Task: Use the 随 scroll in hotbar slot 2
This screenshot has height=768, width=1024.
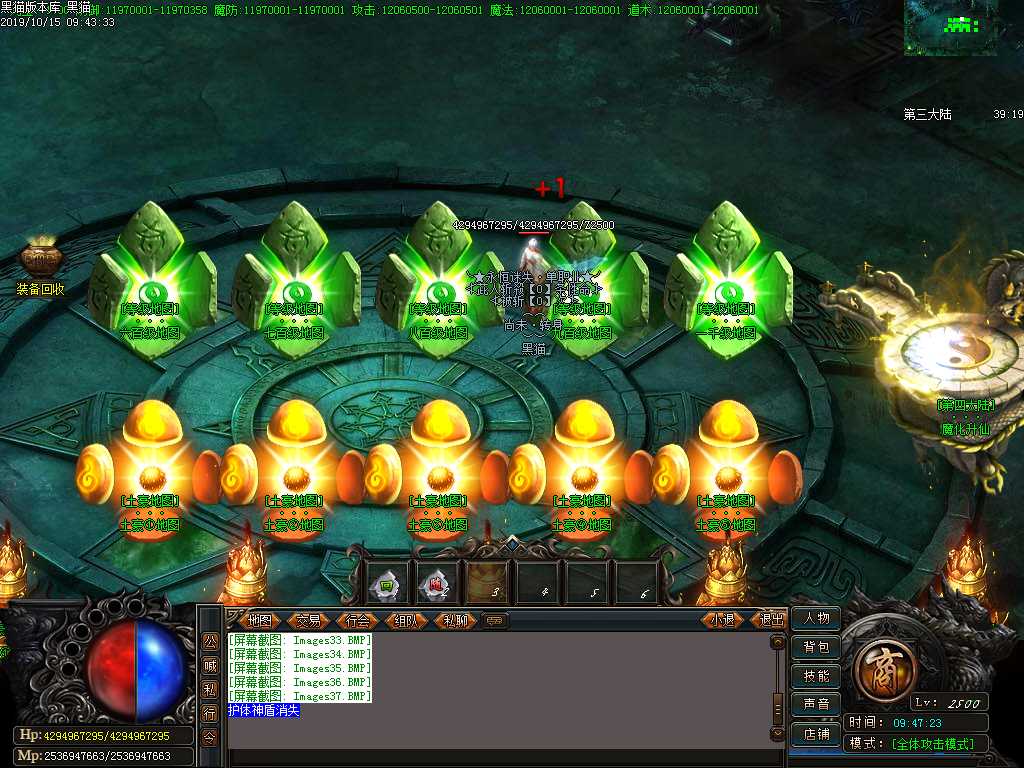Action: [436, 582]
